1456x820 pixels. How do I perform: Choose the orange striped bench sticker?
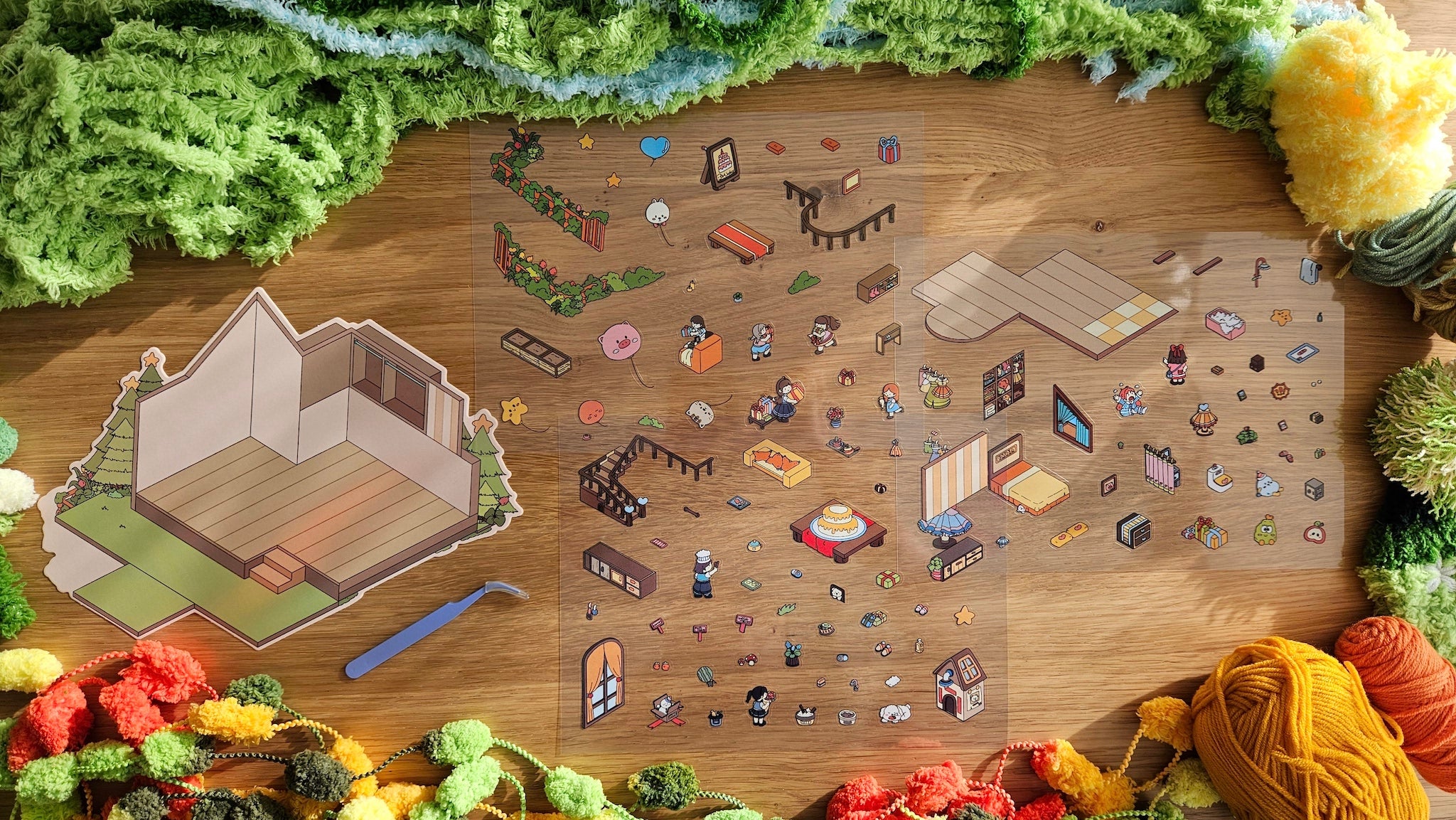(x=741, y=240)
